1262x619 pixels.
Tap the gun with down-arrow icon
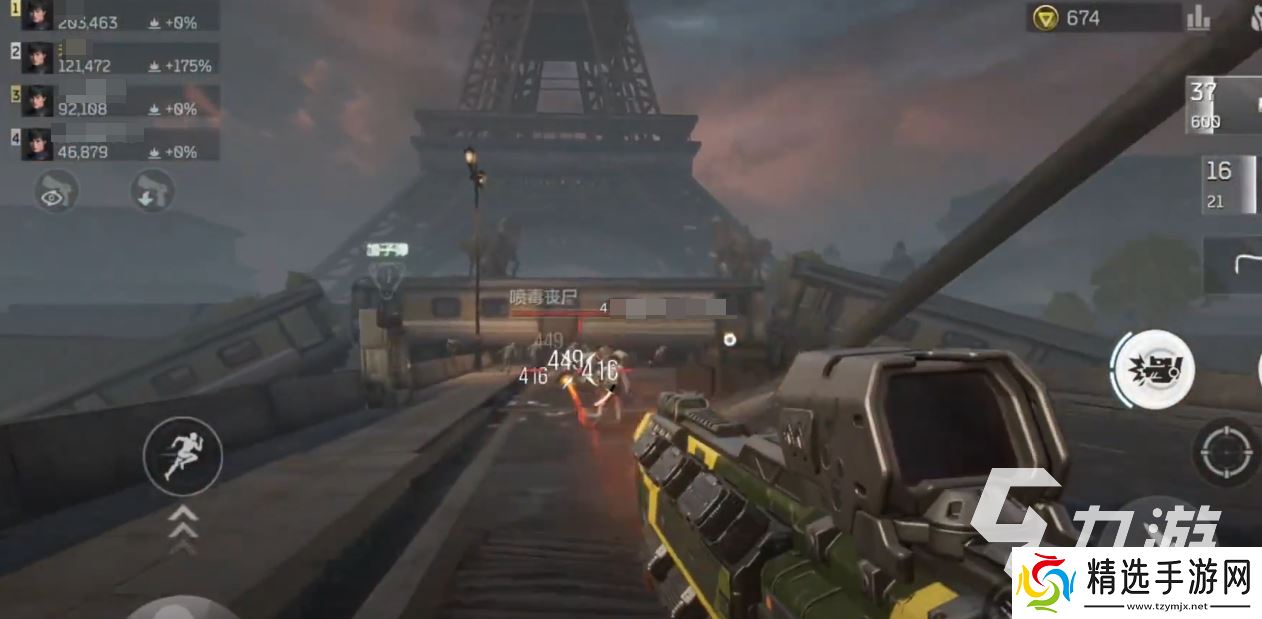153,191
